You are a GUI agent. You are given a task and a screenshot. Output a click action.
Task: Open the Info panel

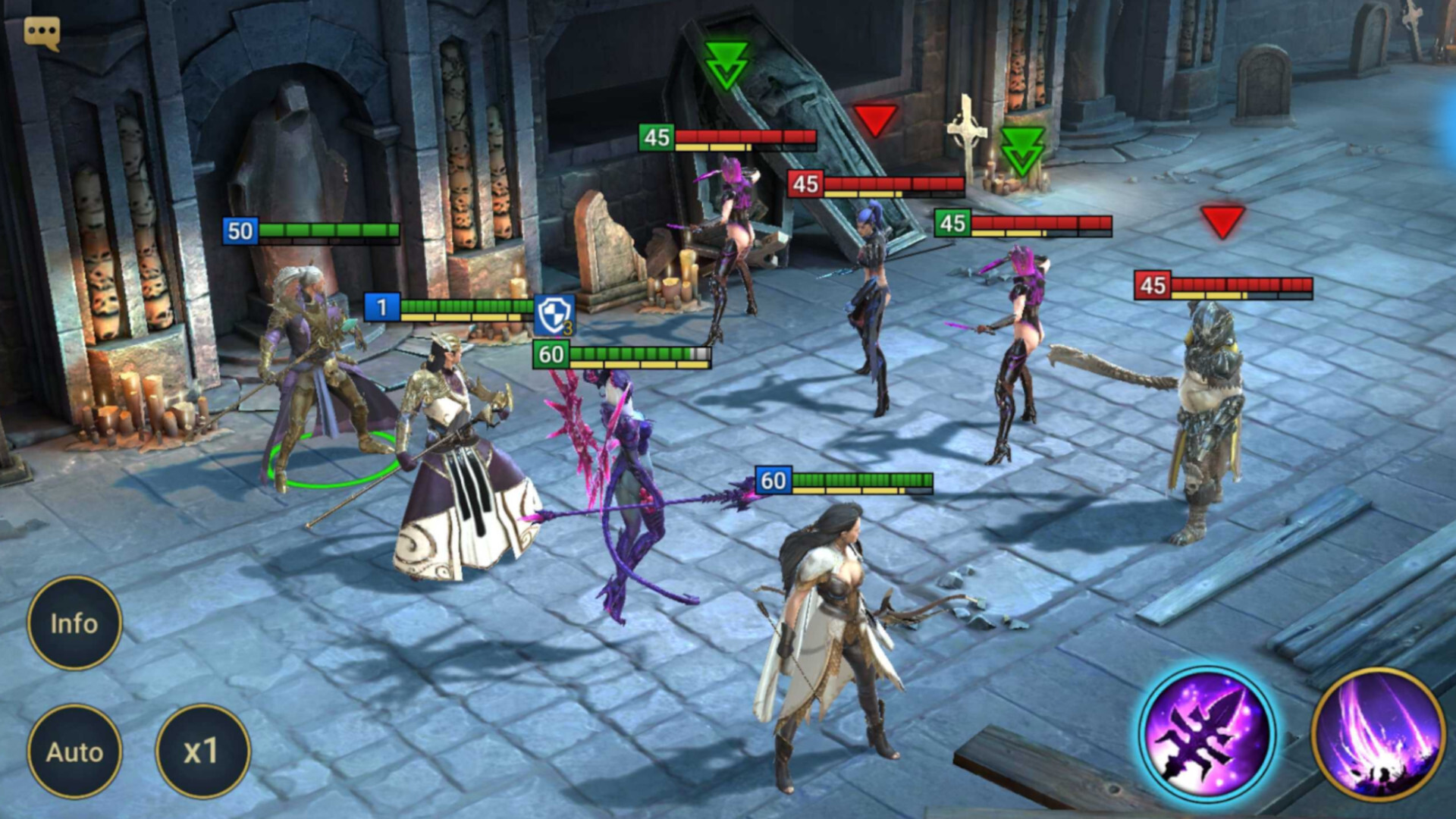74,623
